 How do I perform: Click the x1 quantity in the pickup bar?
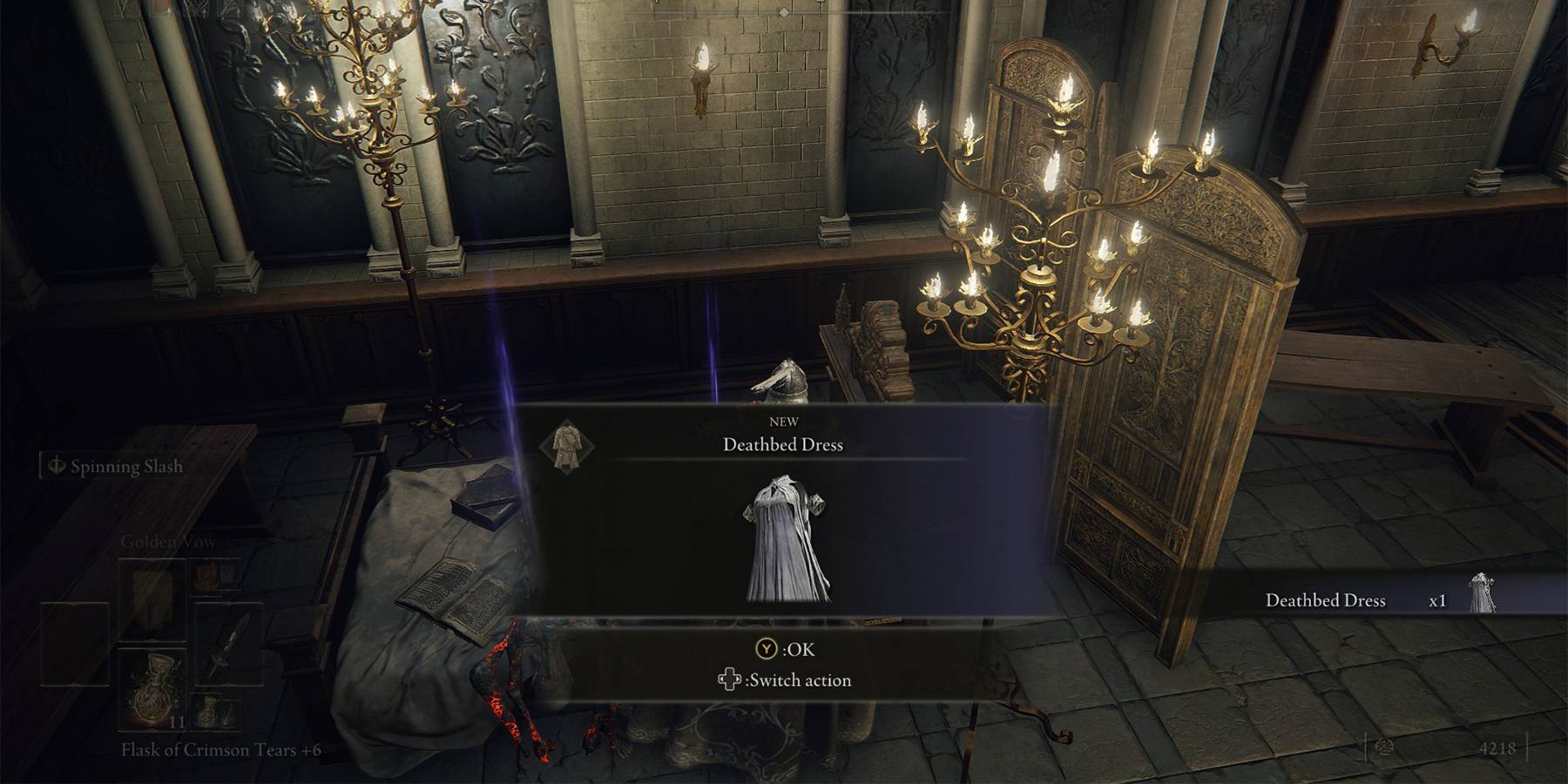[1438, 601]
